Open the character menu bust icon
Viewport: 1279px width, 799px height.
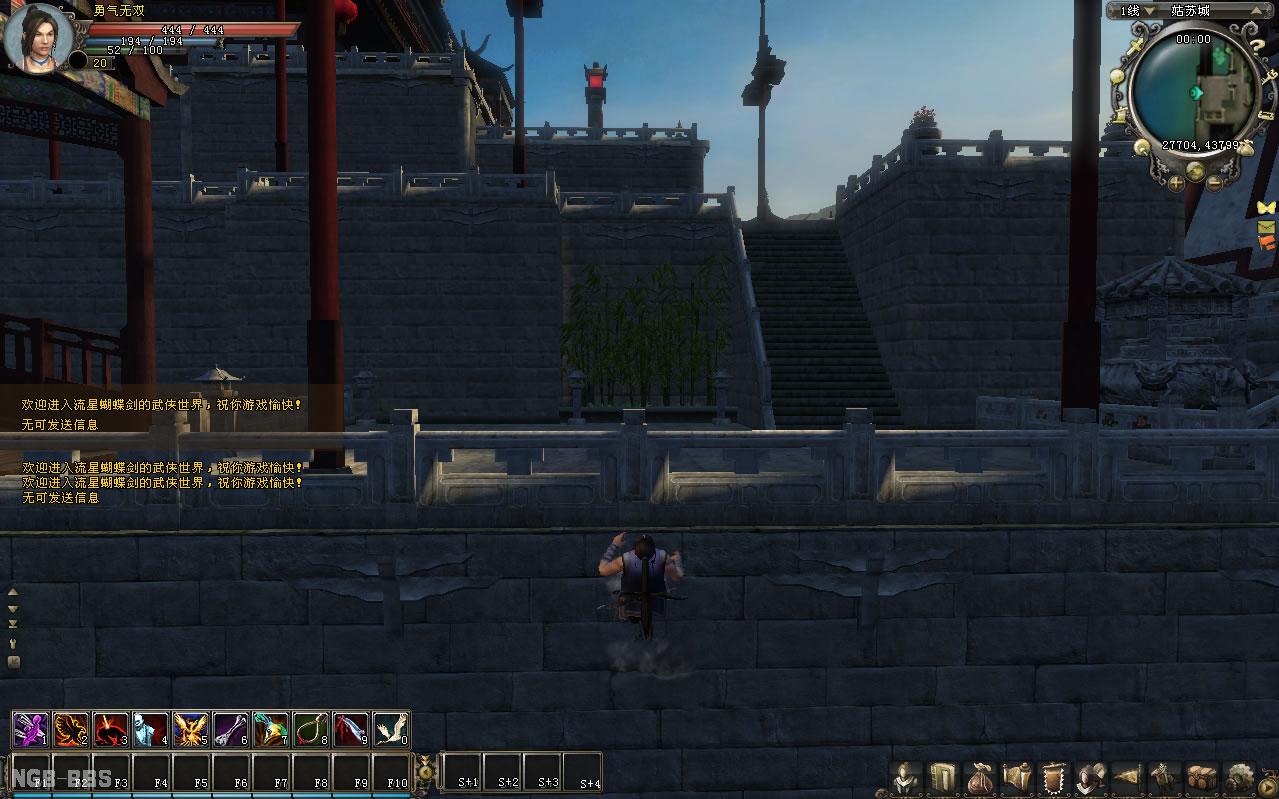click(906, 777)
